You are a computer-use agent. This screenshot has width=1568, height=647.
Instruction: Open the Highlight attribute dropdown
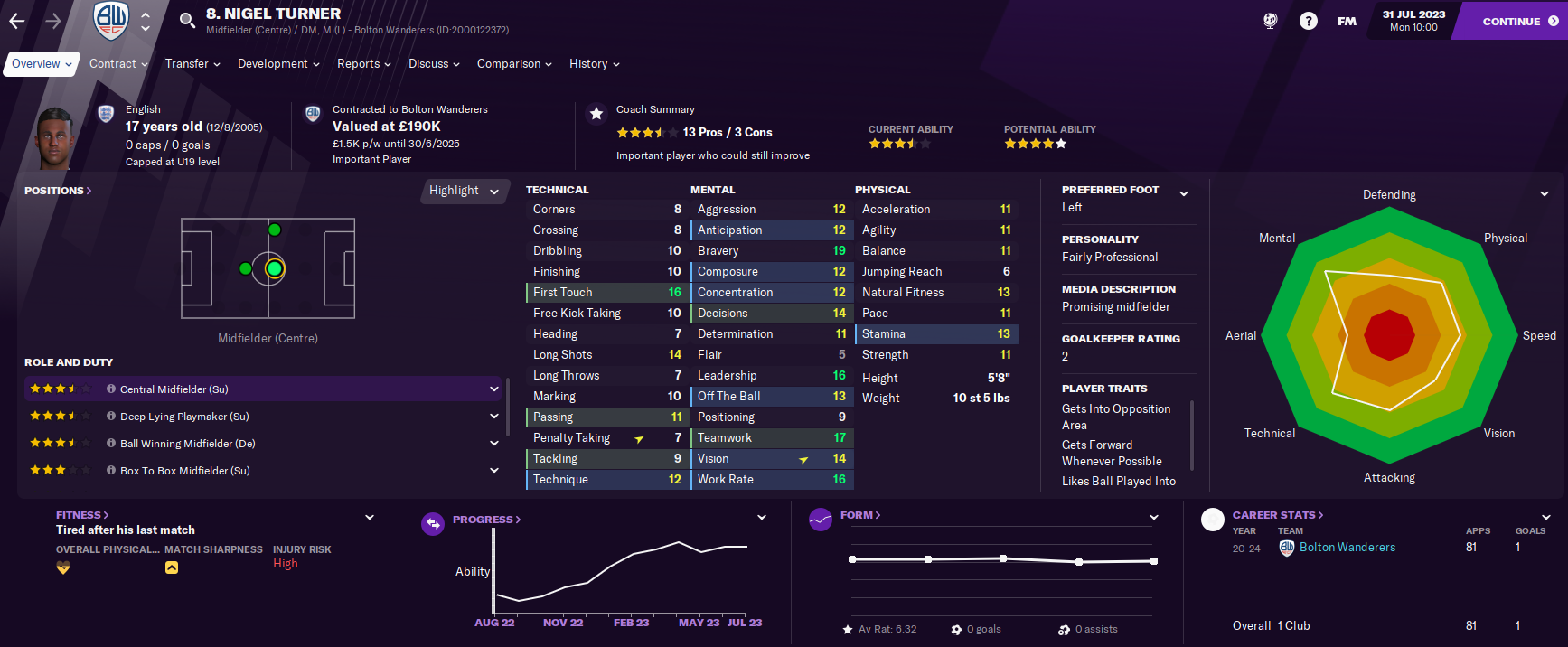464,191
